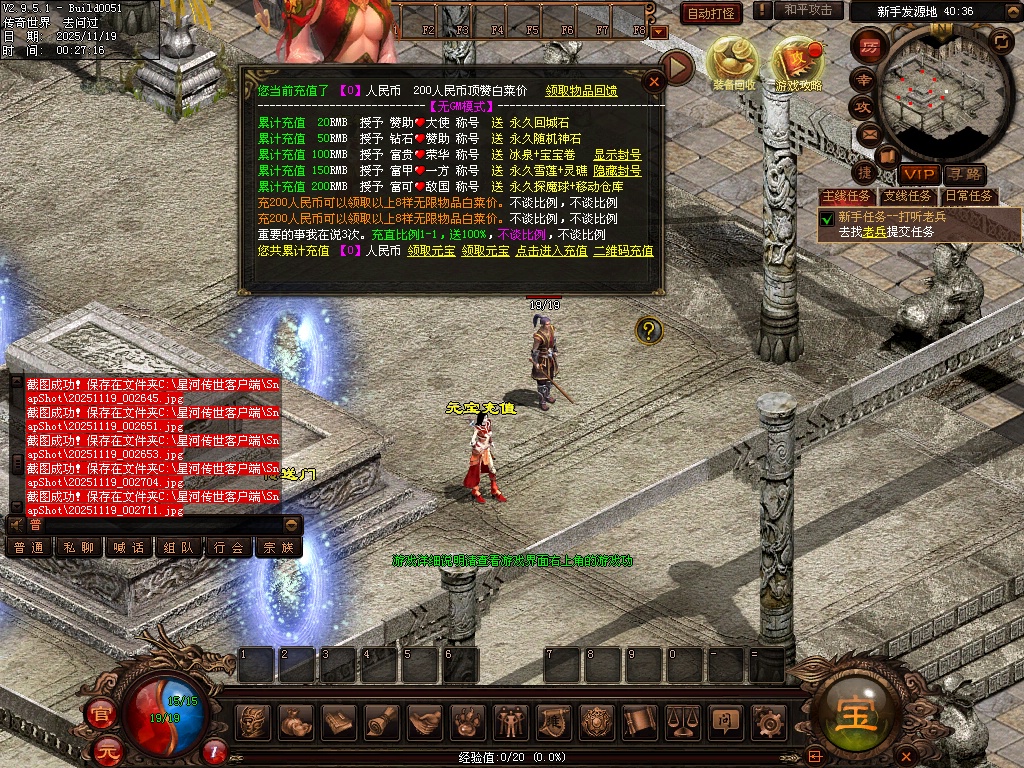Image resolution: width=1024 pixels, height=768 pixels.
Task: Click the 老兵 link in quest tracker
Action: pyautogui.click(x=875, y=232)
